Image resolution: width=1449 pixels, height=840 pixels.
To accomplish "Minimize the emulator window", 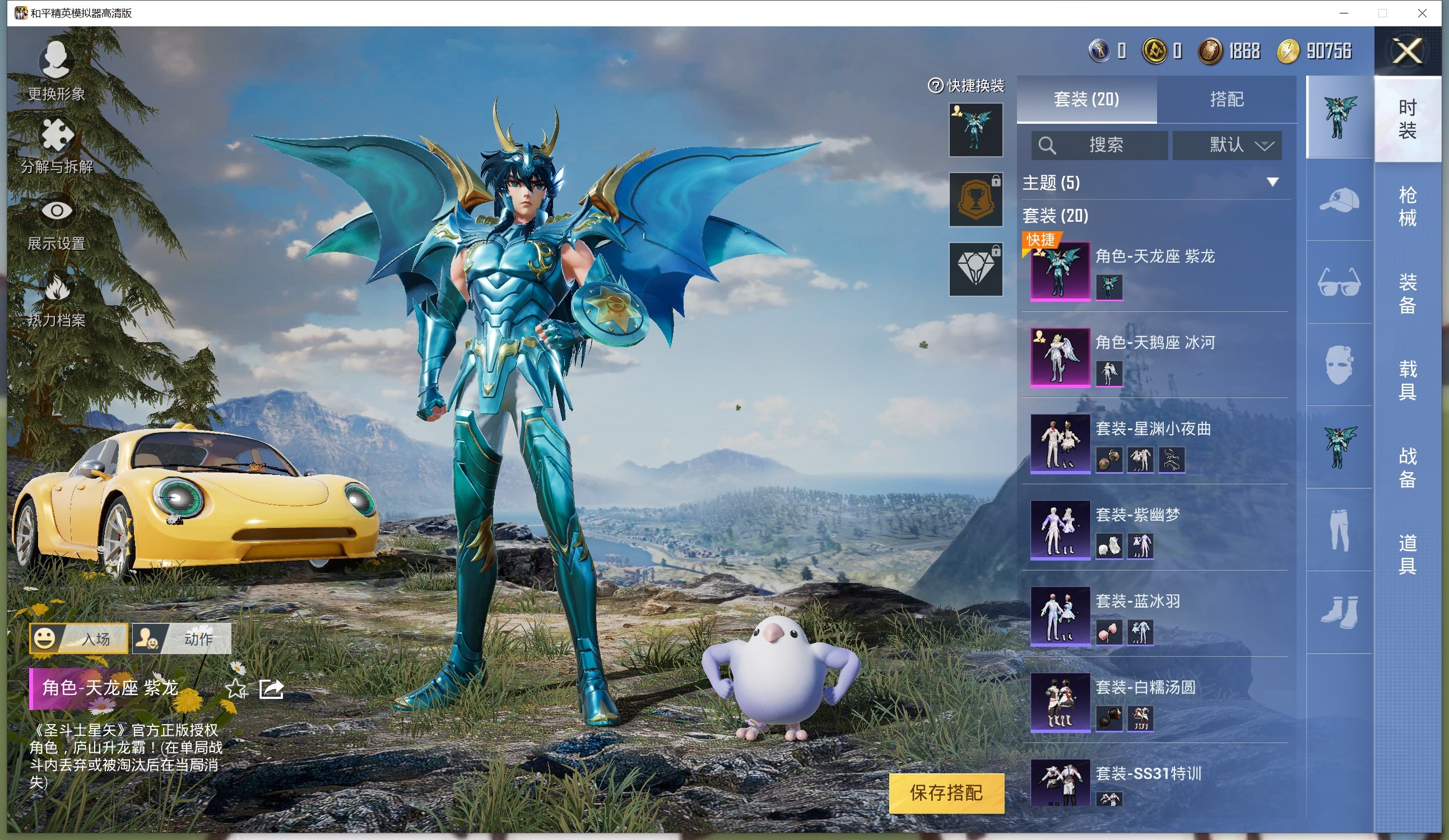I will (1344, 13).
